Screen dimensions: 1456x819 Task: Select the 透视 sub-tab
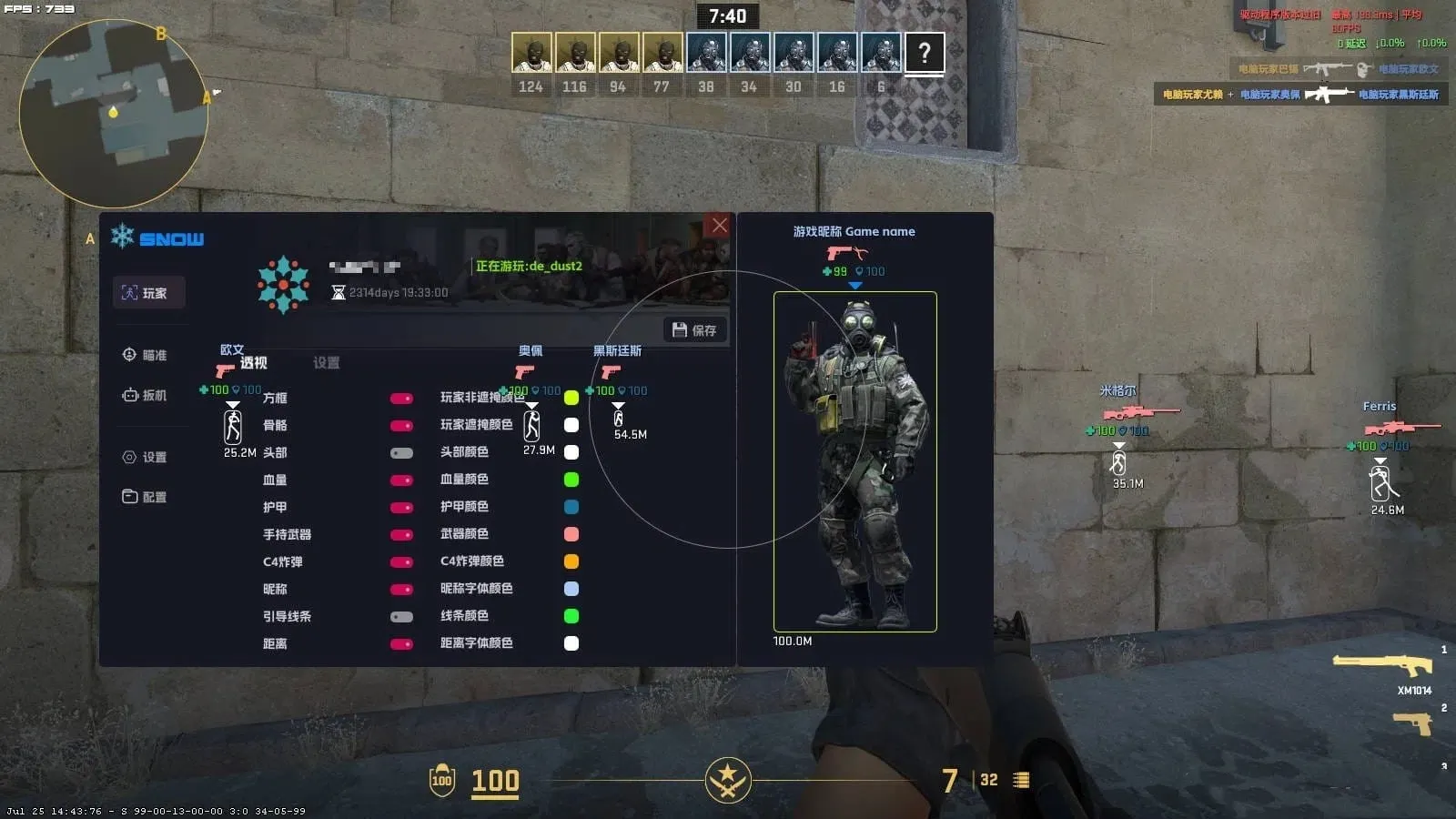pyautogui.click(x=253, y=363)
